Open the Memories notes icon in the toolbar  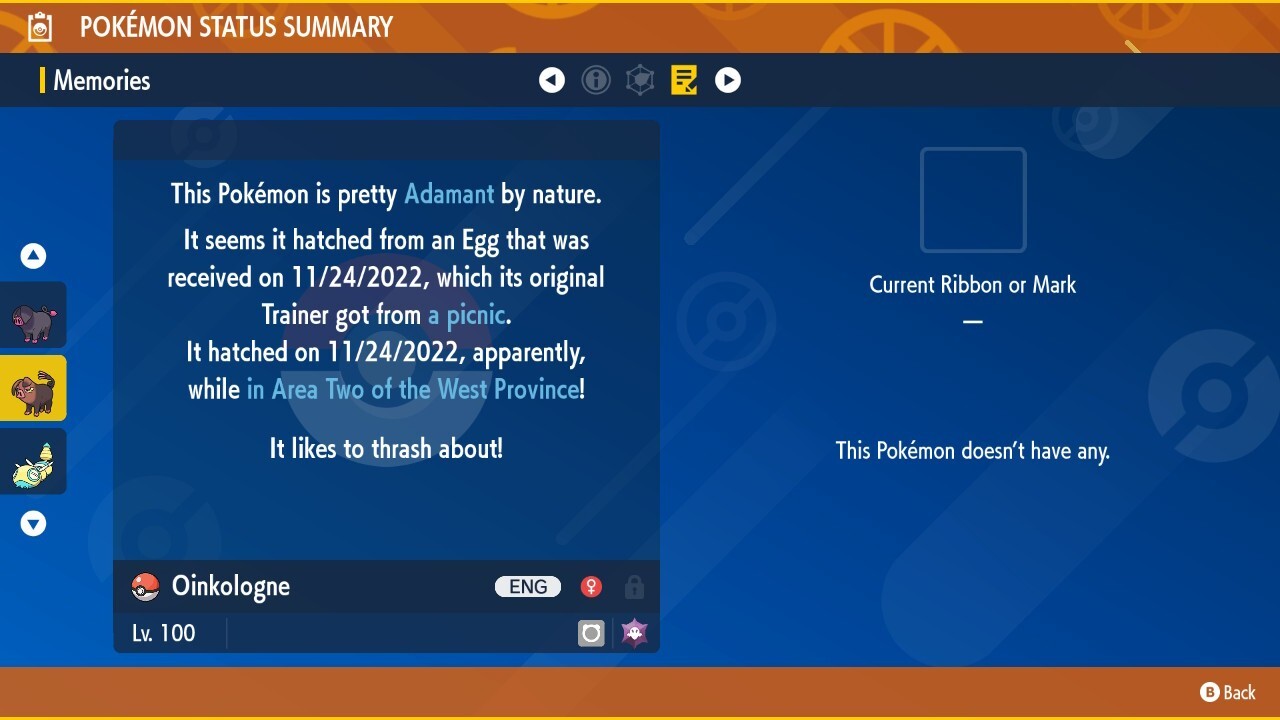tap(684, 80)
